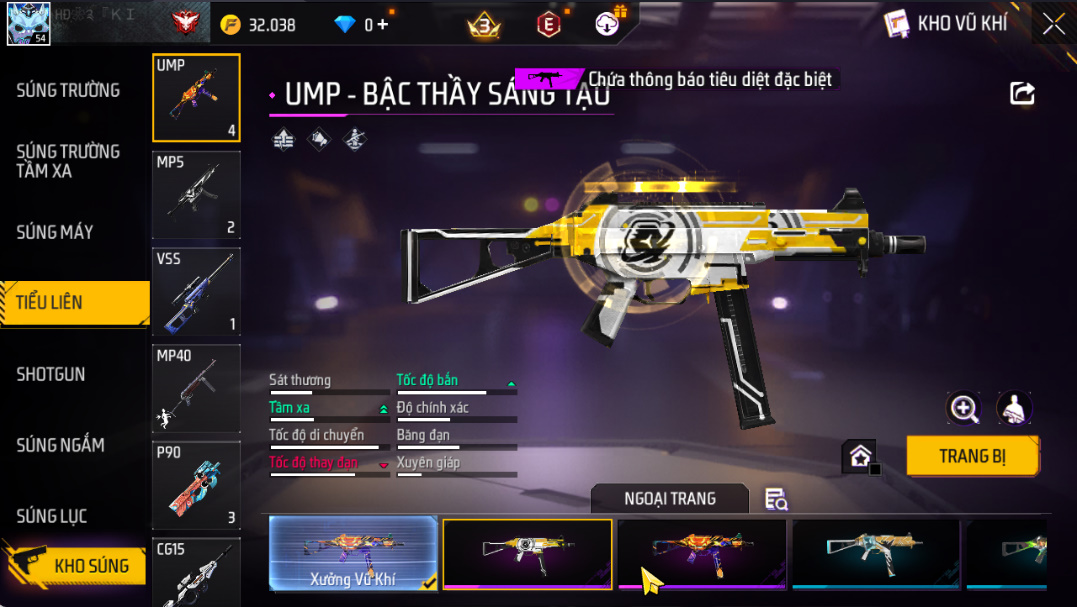1077x607 pixels.
Task: Open the Súng Máy category
Action: coord(55,232)
